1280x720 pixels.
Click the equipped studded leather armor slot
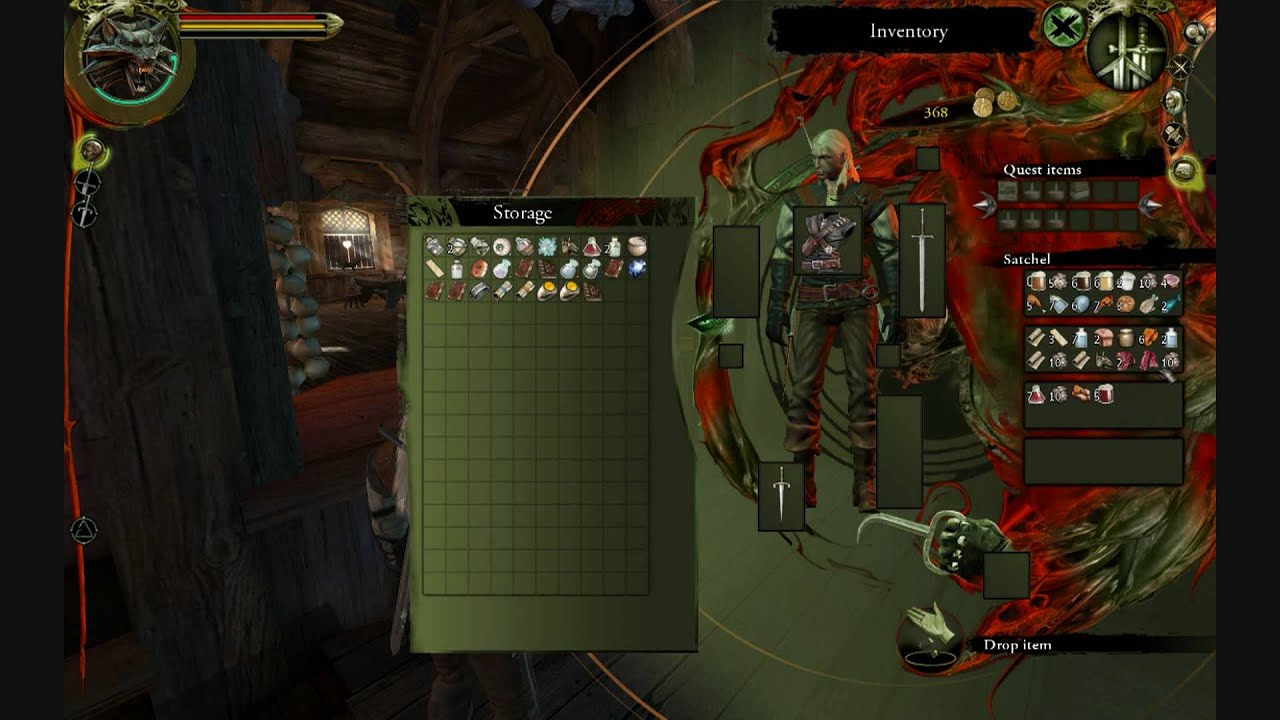(x=827, y=241)
